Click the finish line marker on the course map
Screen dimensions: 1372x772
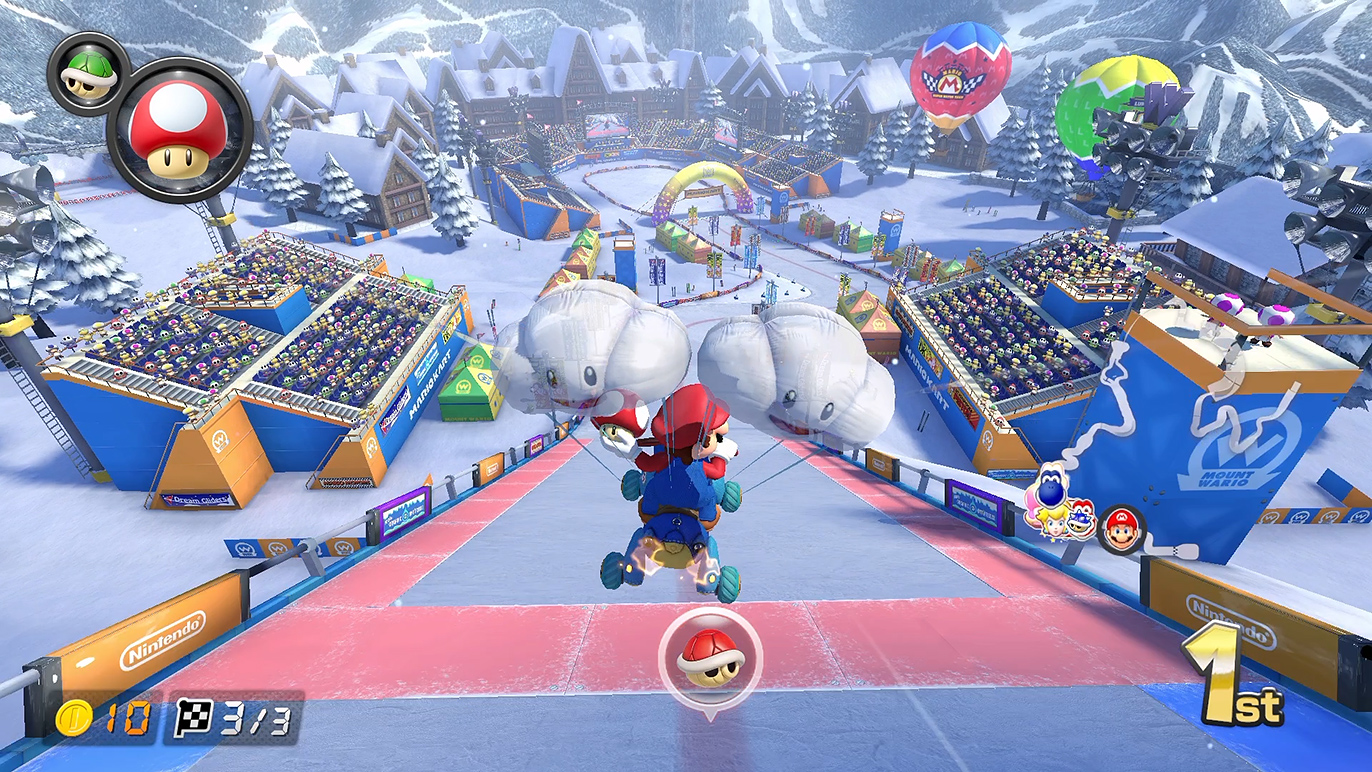pos(1175,551)
